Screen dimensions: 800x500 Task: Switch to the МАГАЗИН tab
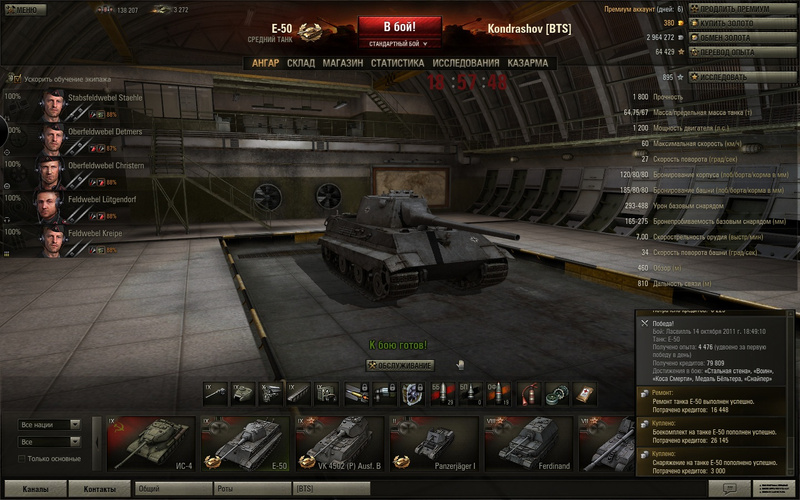pyautogui.click(x=342, y=63)
